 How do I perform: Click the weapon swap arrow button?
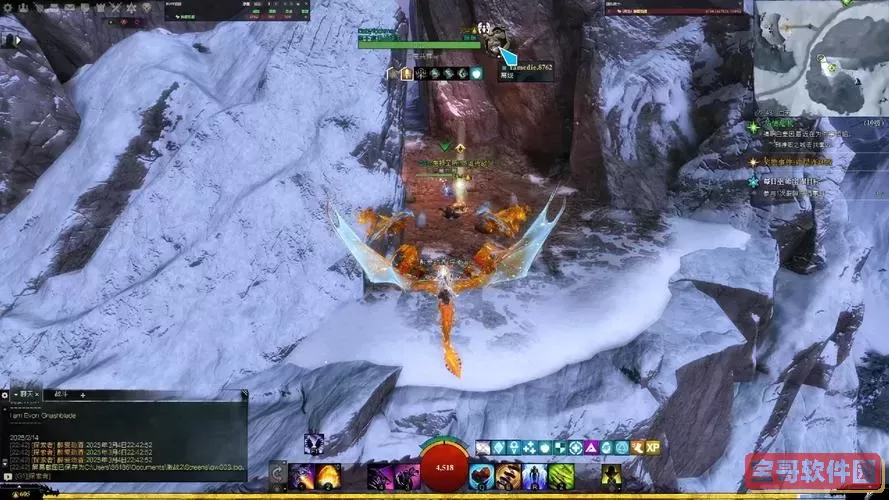tap(277, 472)
